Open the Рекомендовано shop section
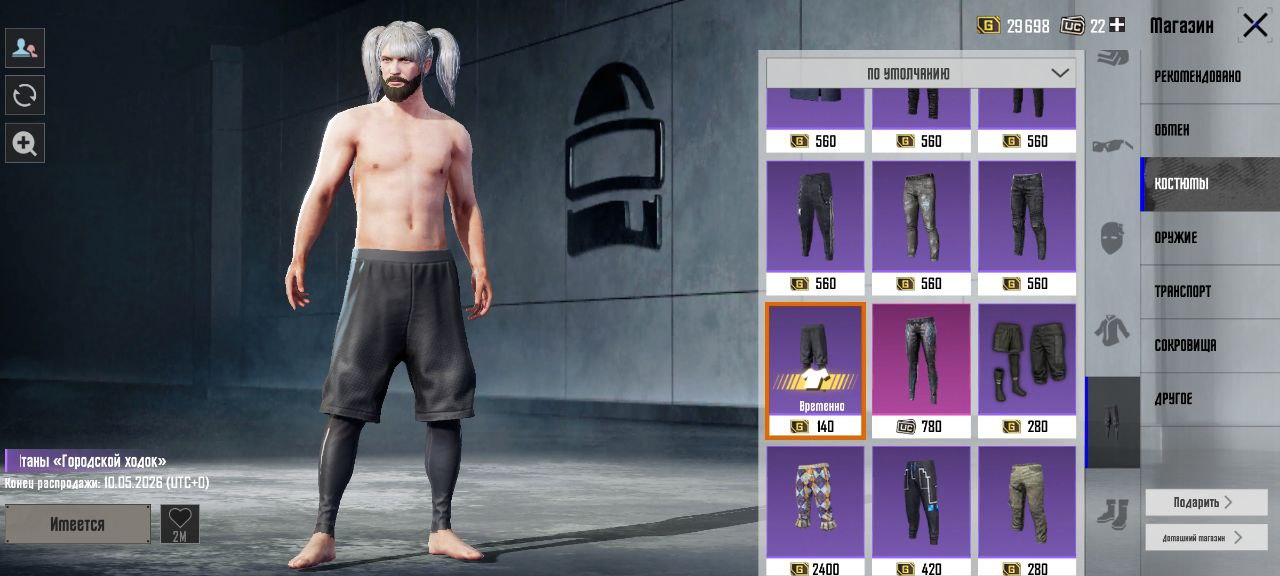 (1198, 76)
